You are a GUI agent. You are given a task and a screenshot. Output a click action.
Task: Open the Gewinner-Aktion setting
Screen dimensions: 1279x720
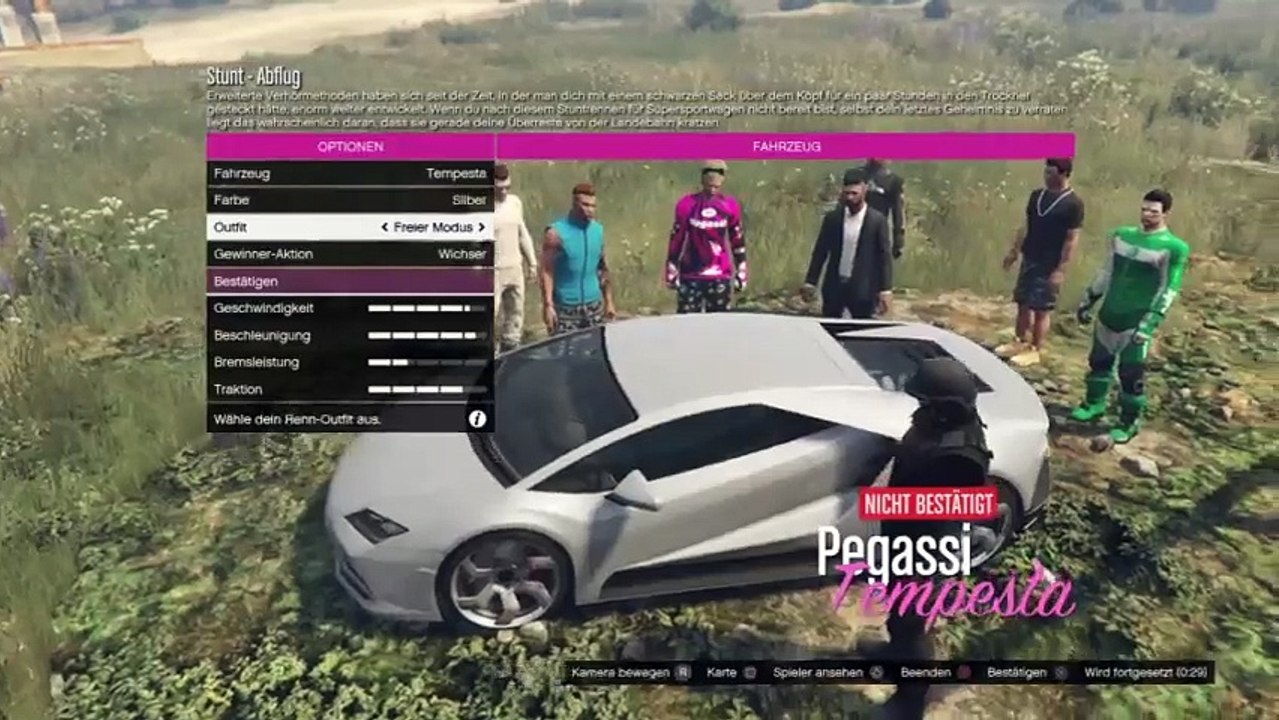(x=350, y=254)
